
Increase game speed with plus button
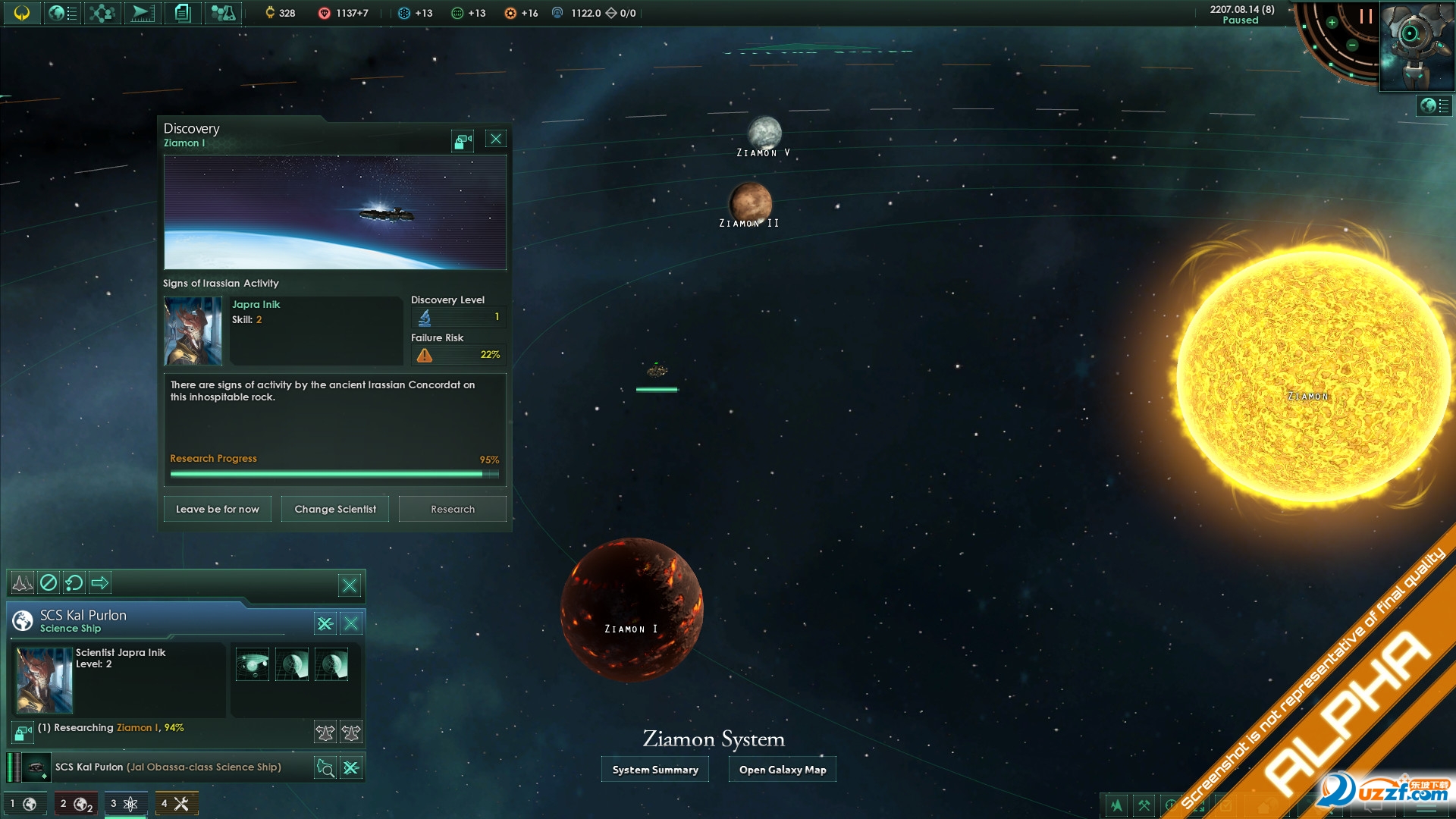[x=1332, y=23]
